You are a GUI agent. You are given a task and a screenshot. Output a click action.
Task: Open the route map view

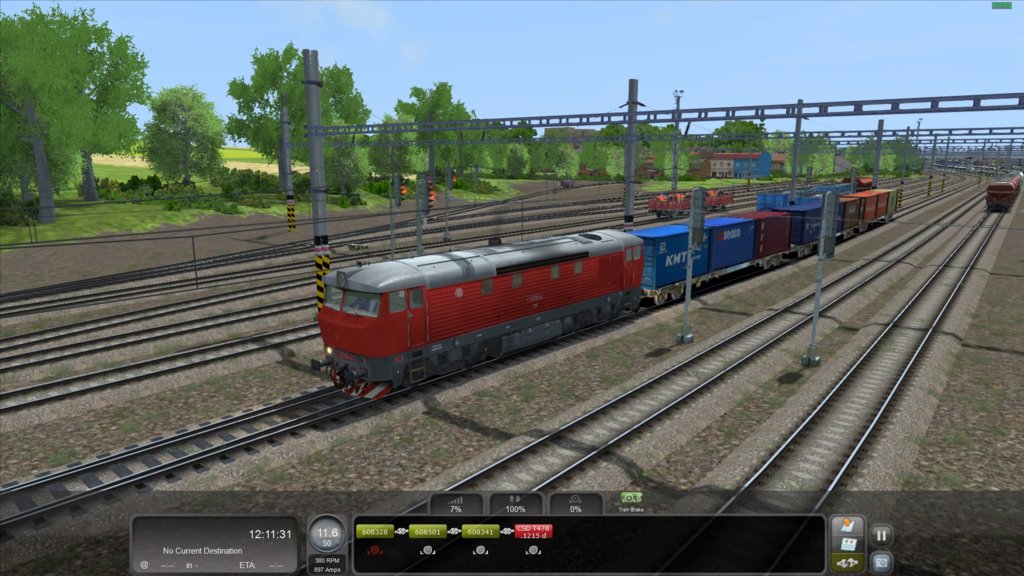tap(847, 526)
